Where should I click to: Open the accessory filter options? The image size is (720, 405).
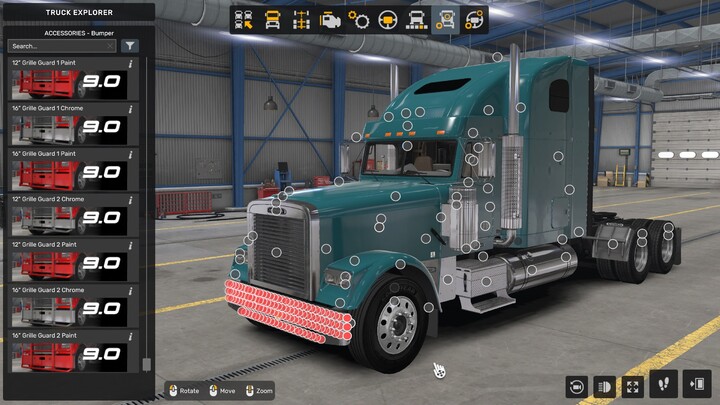[x=130, y=46]
